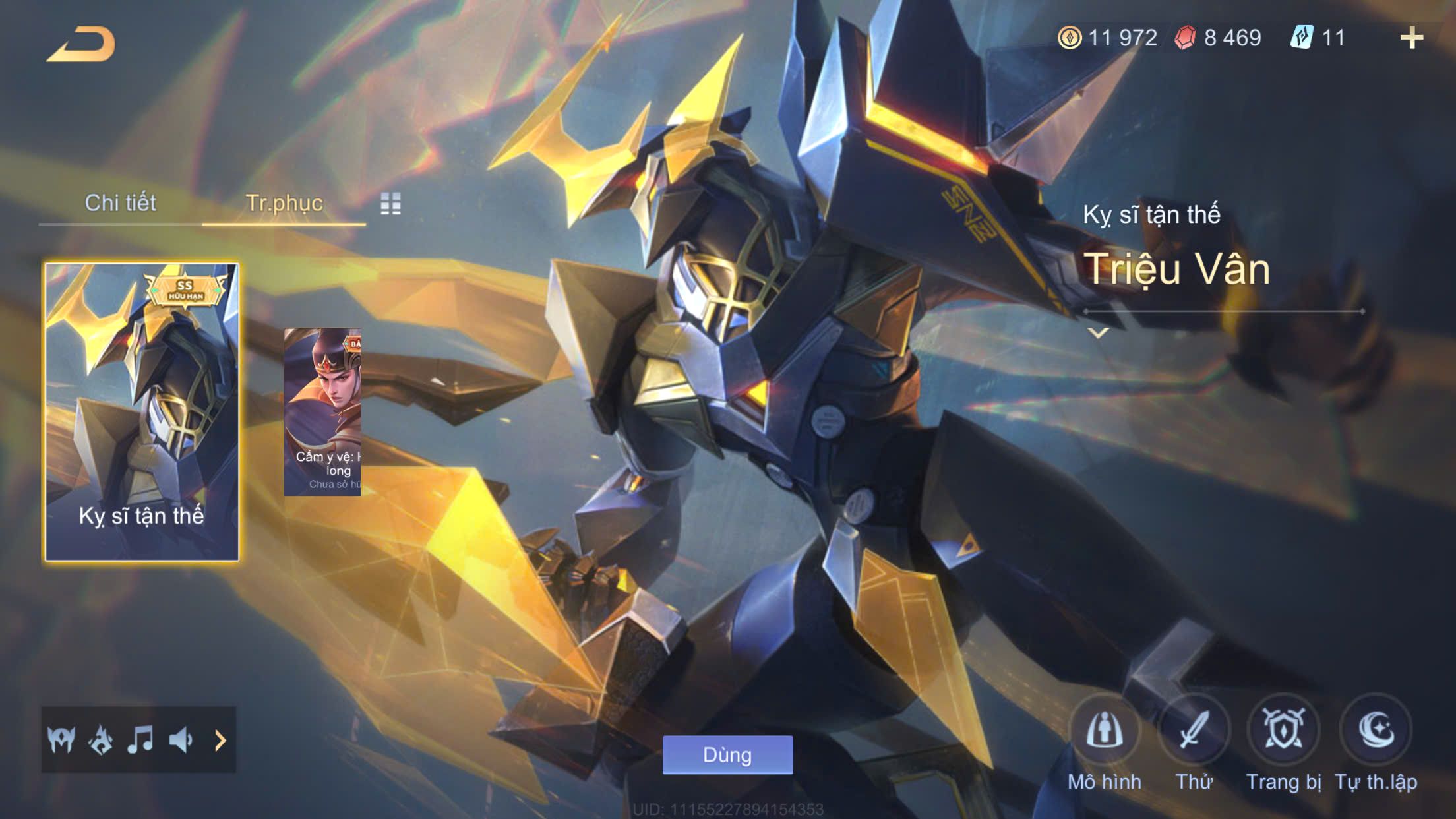Try the hero with Thử

coord(1194,731)
